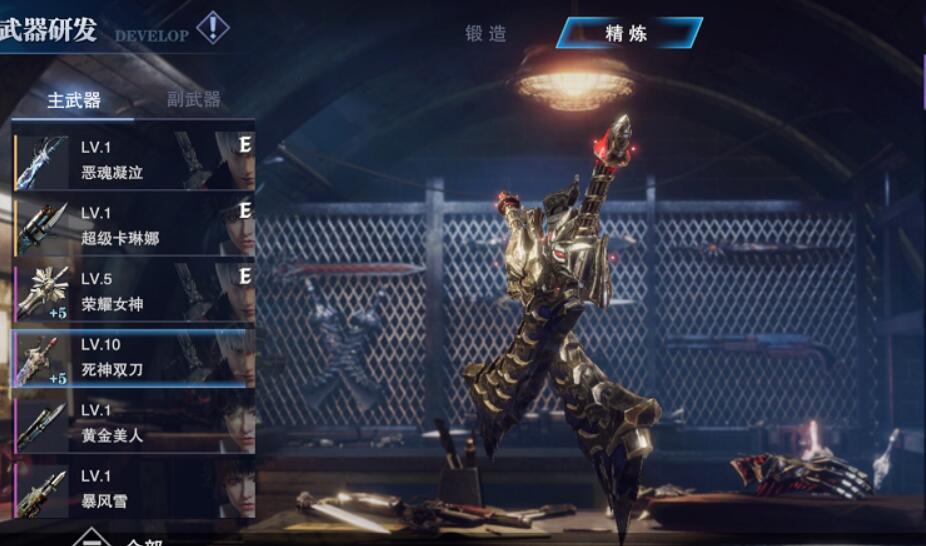This screenshot has height=546, width=926.
Task: Open the exclamation info icon beside DEVELOP
Action: 212,27
